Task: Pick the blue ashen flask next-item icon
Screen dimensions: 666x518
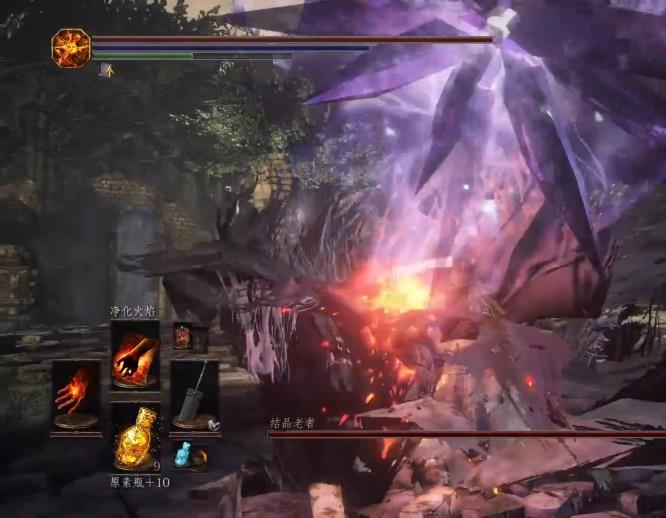Action: click(183, 453)
